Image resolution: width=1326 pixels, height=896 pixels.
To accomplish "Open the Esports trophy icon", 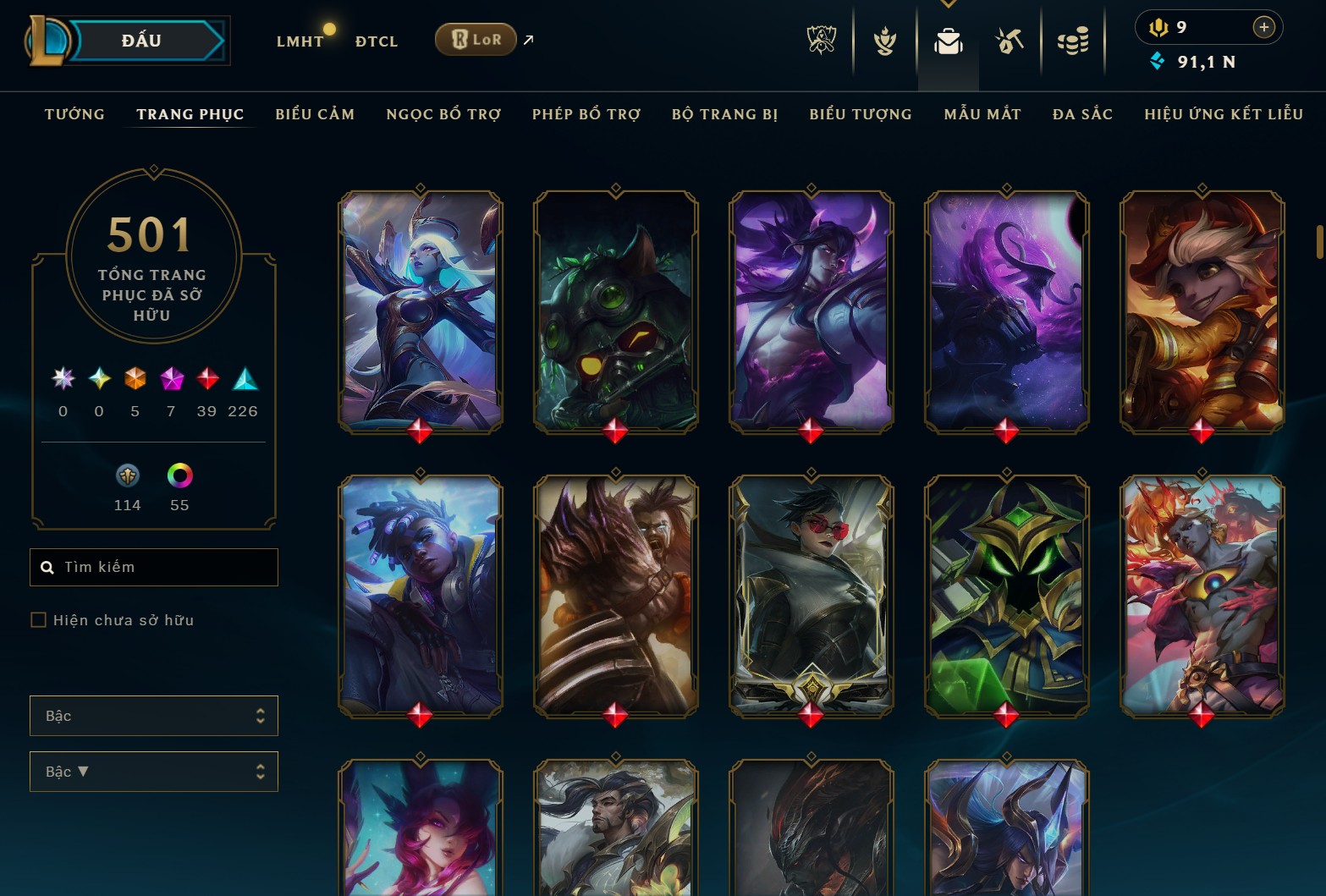I will click(820, 40).
